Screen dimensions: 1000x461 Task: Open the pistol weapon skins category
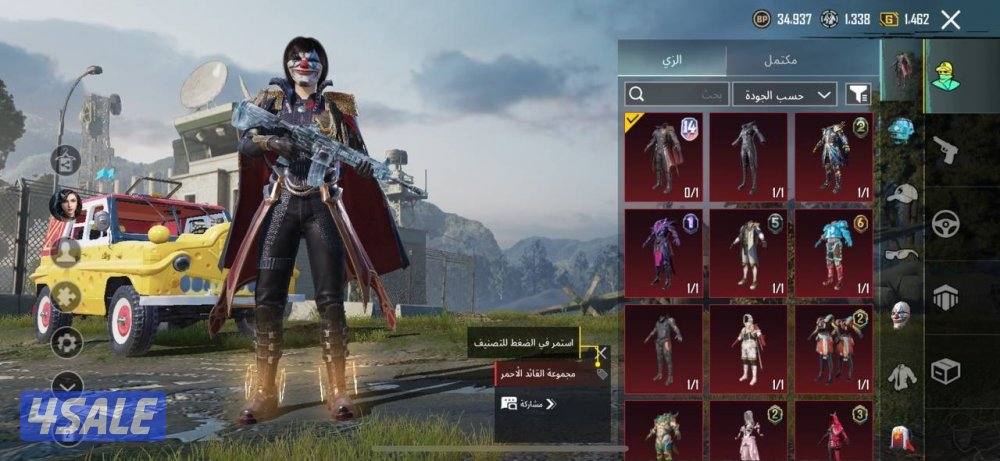click(945, 150)
